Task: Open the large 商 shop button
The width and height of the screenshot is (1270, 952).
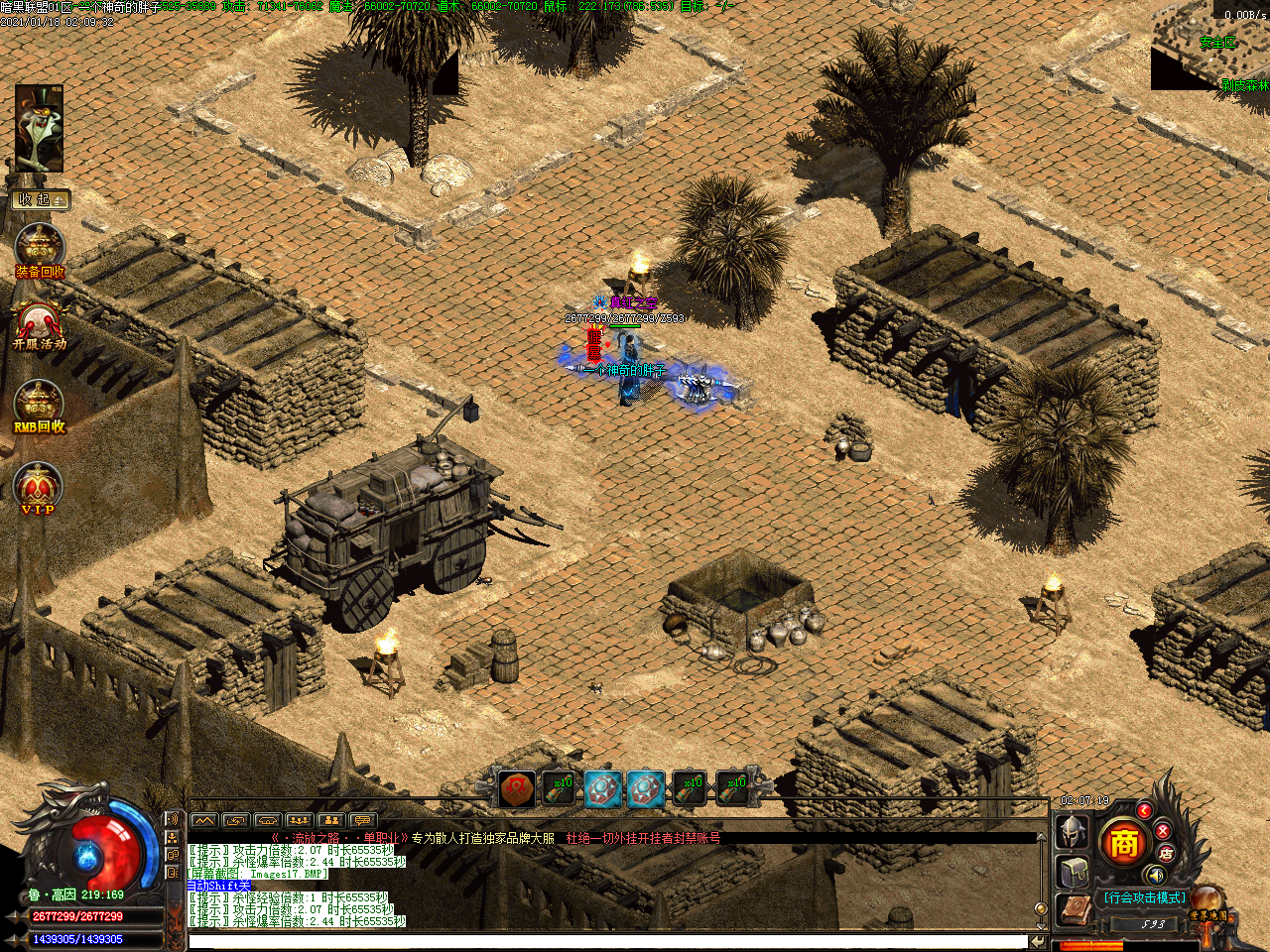Action: tap(1123, 843)
